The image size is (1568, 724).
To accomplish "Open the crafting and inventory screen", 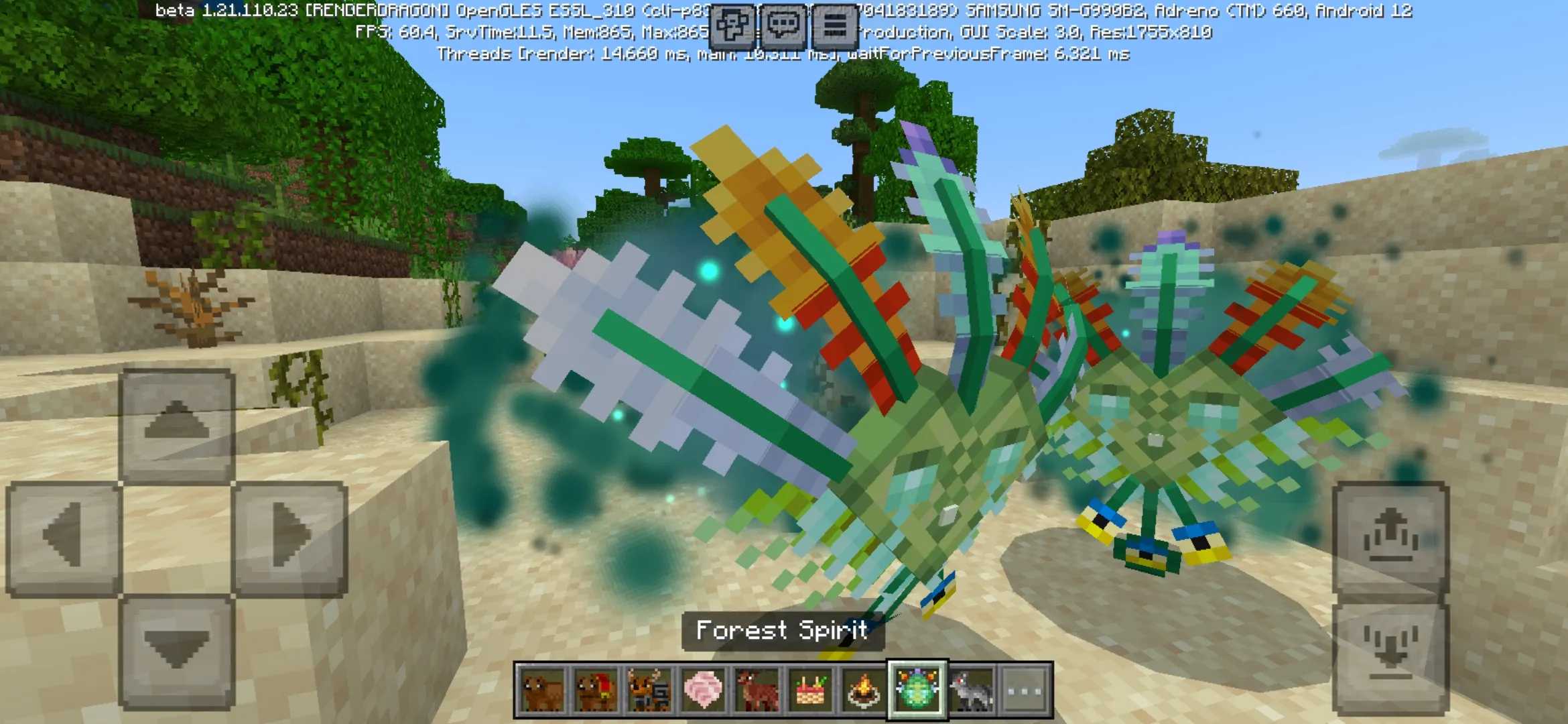I will pos(733,25).
